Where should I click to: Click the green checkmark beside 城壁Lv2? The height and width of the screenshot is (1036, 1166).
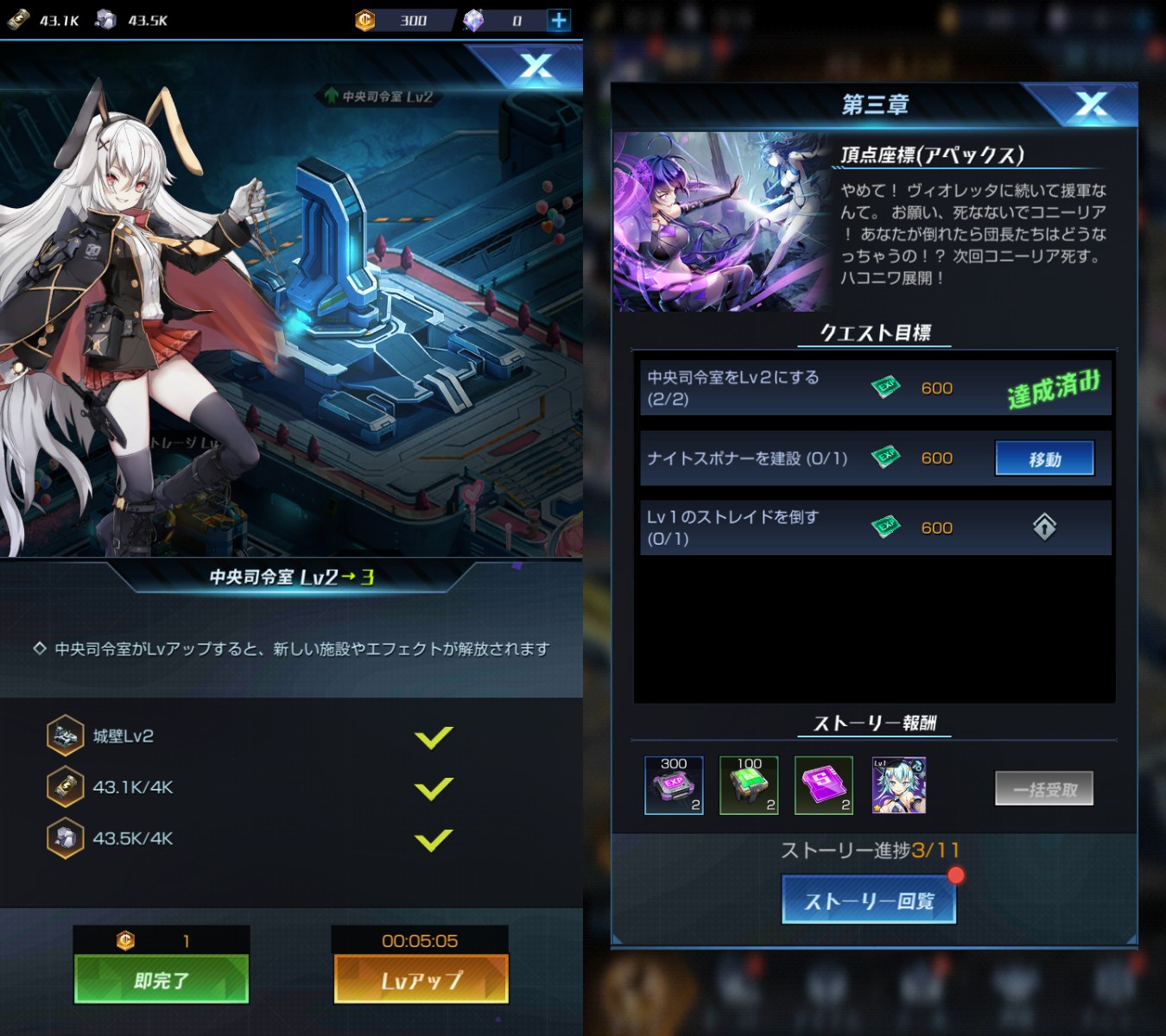[x=434, y=736]
